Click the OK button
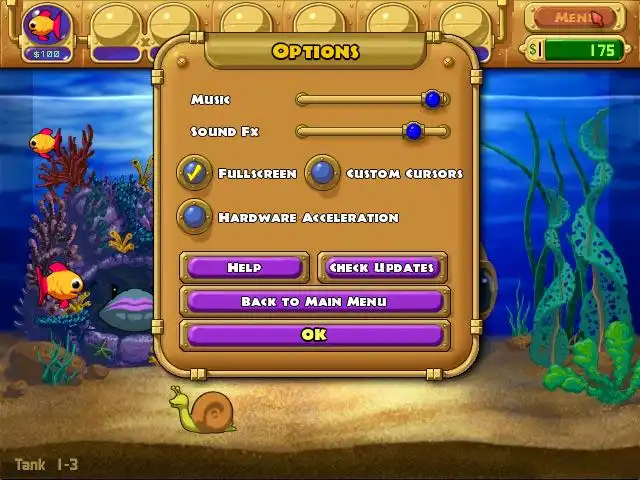The width and height of the screenshot is (640, 480). coord(314,335)
